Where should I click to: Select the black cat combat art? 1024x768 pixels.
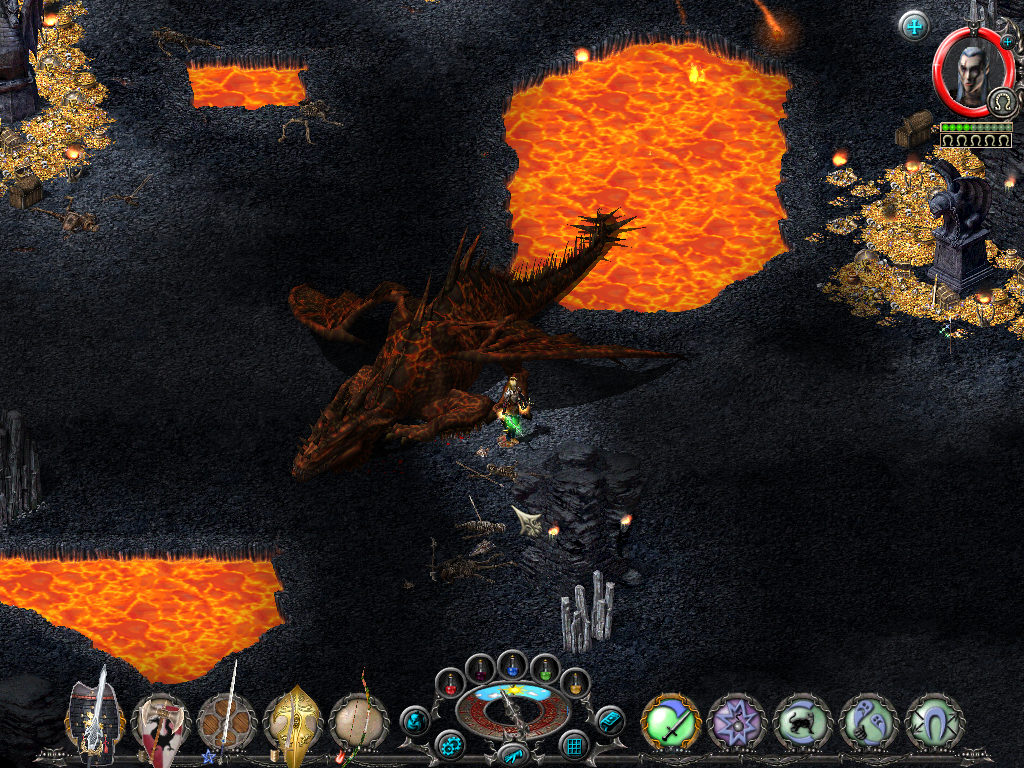click(803, 721)
